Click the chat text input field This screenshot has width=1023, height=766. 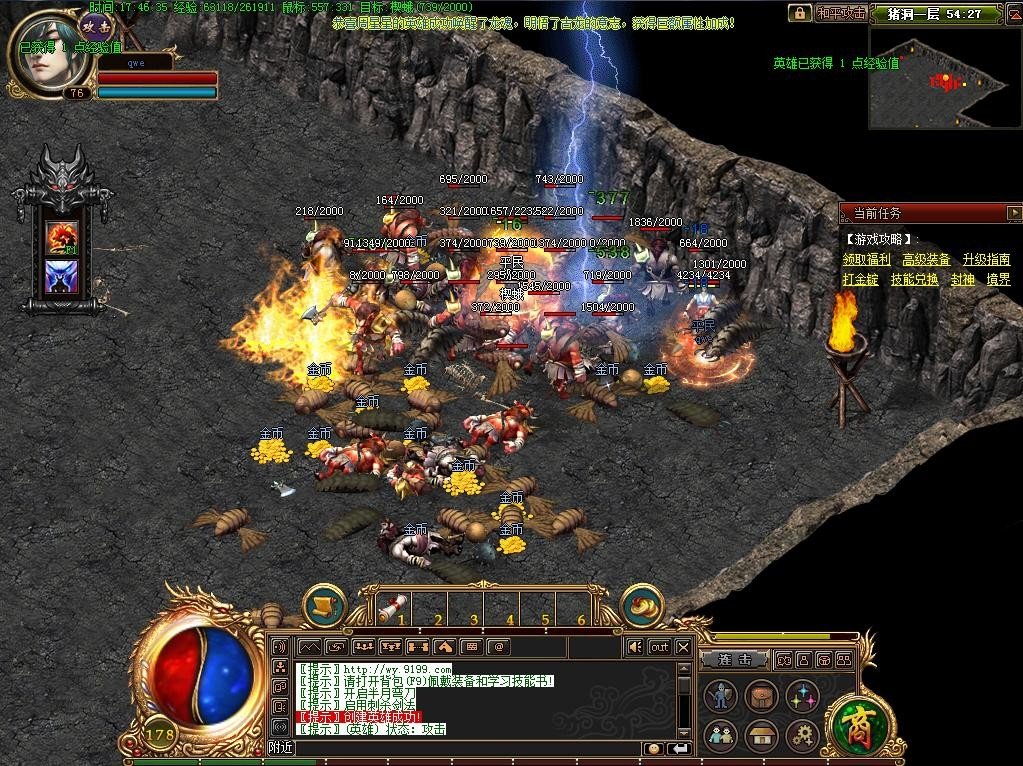pos(470,748)
